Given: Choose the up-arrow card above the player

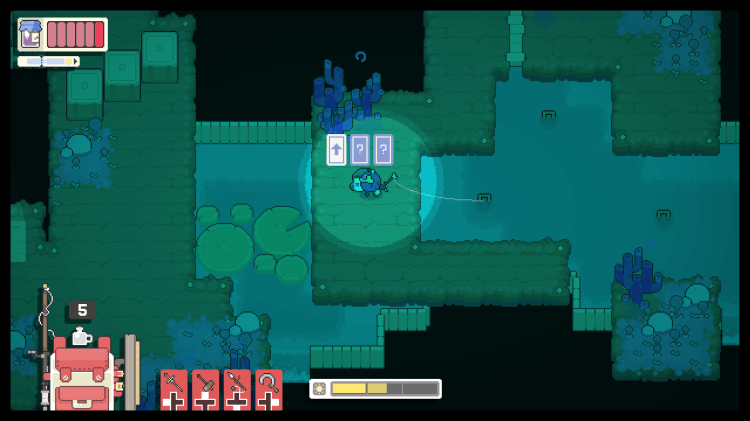Looking at the screenshot, I should (x=337, y=150).
